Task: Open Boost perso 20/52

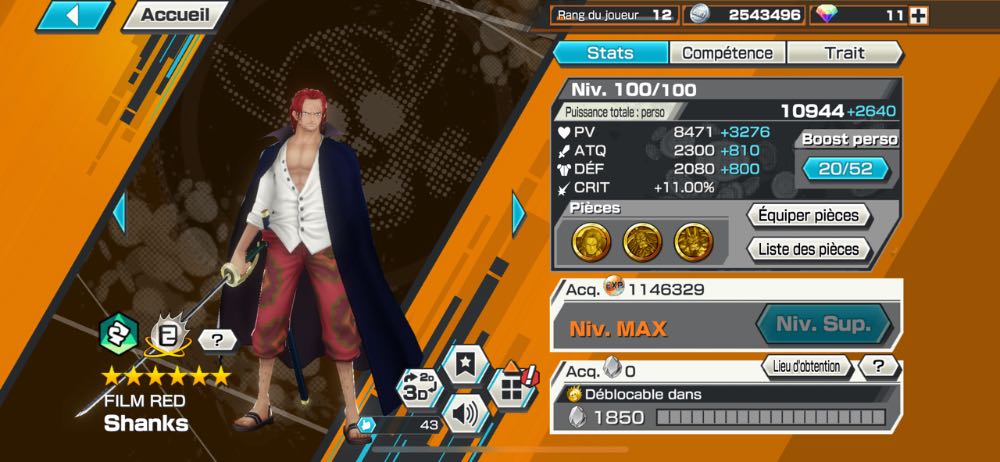Action: 846,168
